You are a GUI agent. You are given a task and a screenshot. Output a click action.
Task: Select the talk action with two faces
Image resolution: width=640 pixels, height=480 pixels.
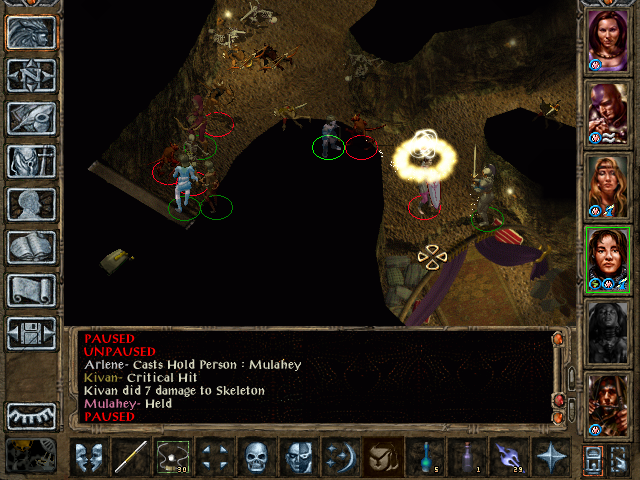click(89, 457)
